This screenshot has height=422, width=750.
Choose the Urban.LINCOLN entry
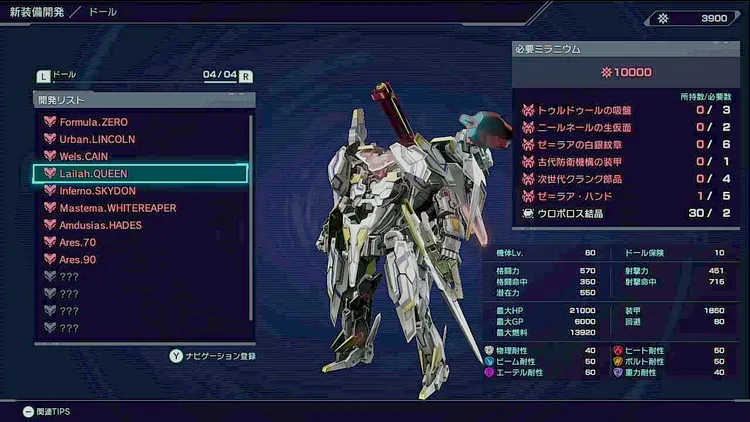coord(97,139)
